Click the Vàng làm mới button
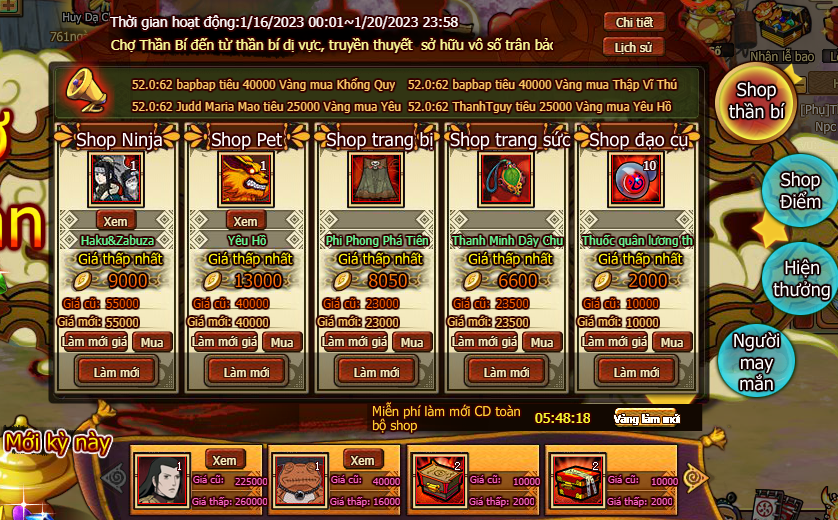 coord(648,418)
